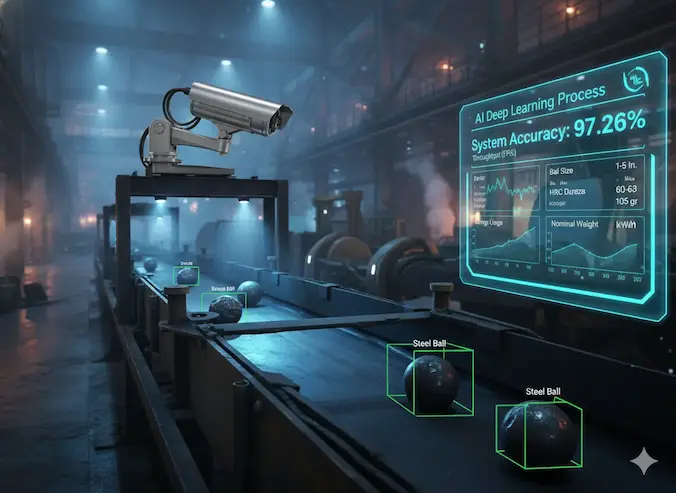Select the Nominal Weight chart panel

pyautogui.click(x=596, y=246)
